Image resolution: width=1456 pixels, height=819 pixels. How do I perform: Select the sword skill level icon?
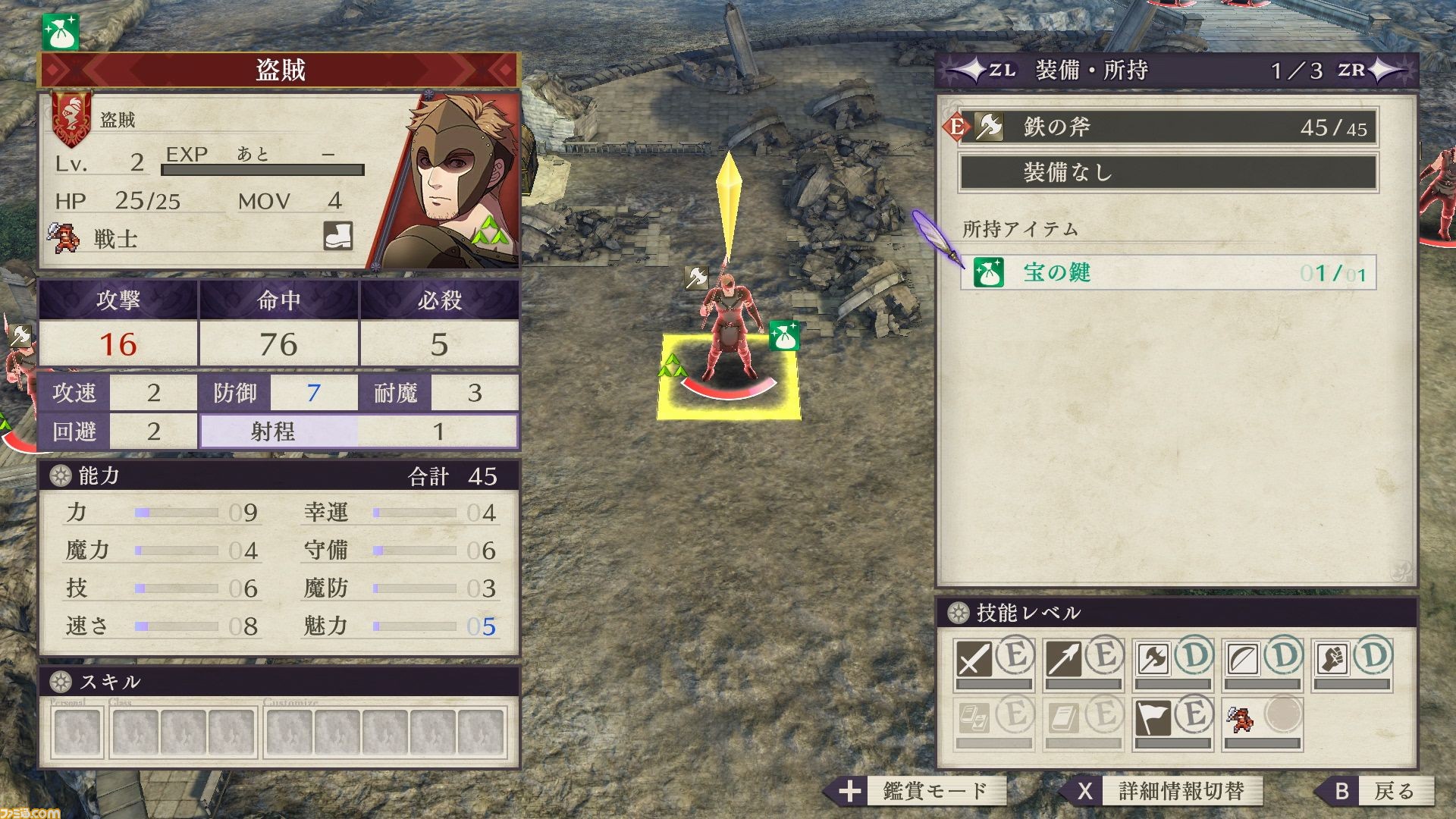974,658
